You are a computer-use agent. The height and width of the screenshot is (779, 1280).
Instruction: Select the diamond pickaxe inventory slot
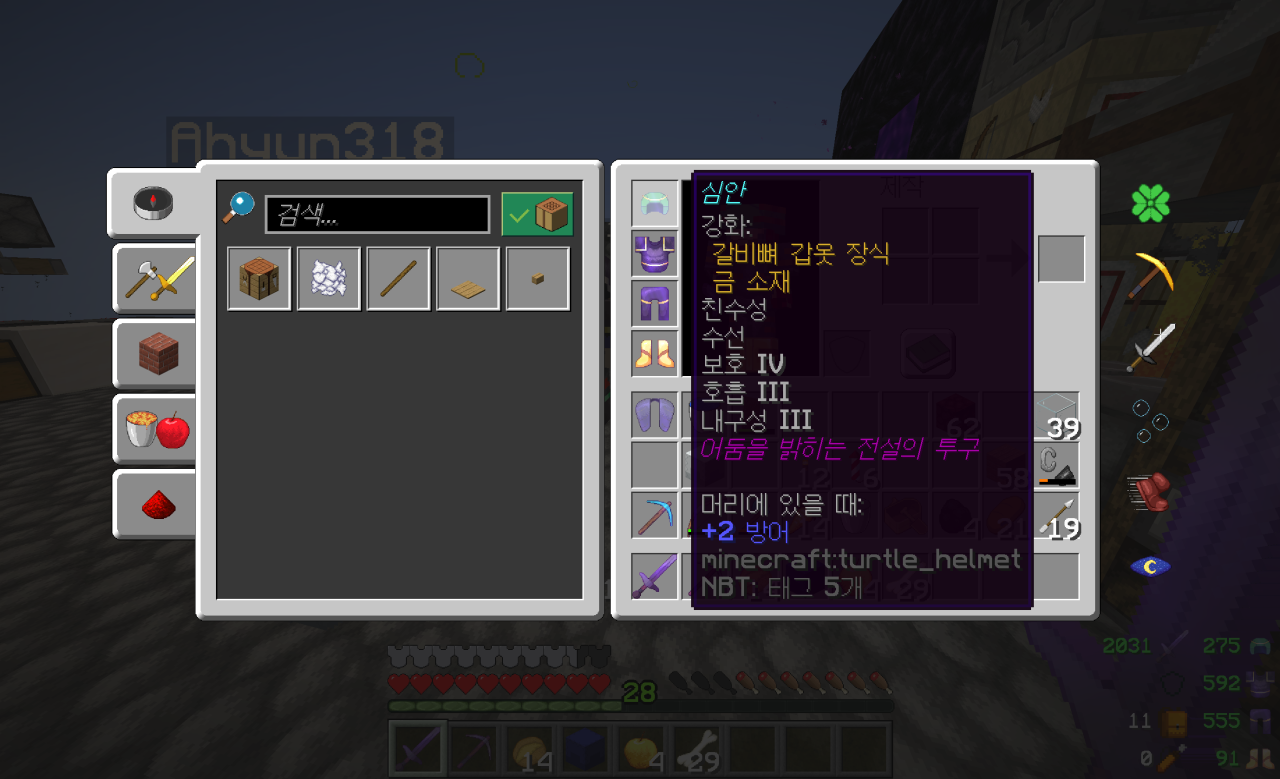(x=655, y=515)
